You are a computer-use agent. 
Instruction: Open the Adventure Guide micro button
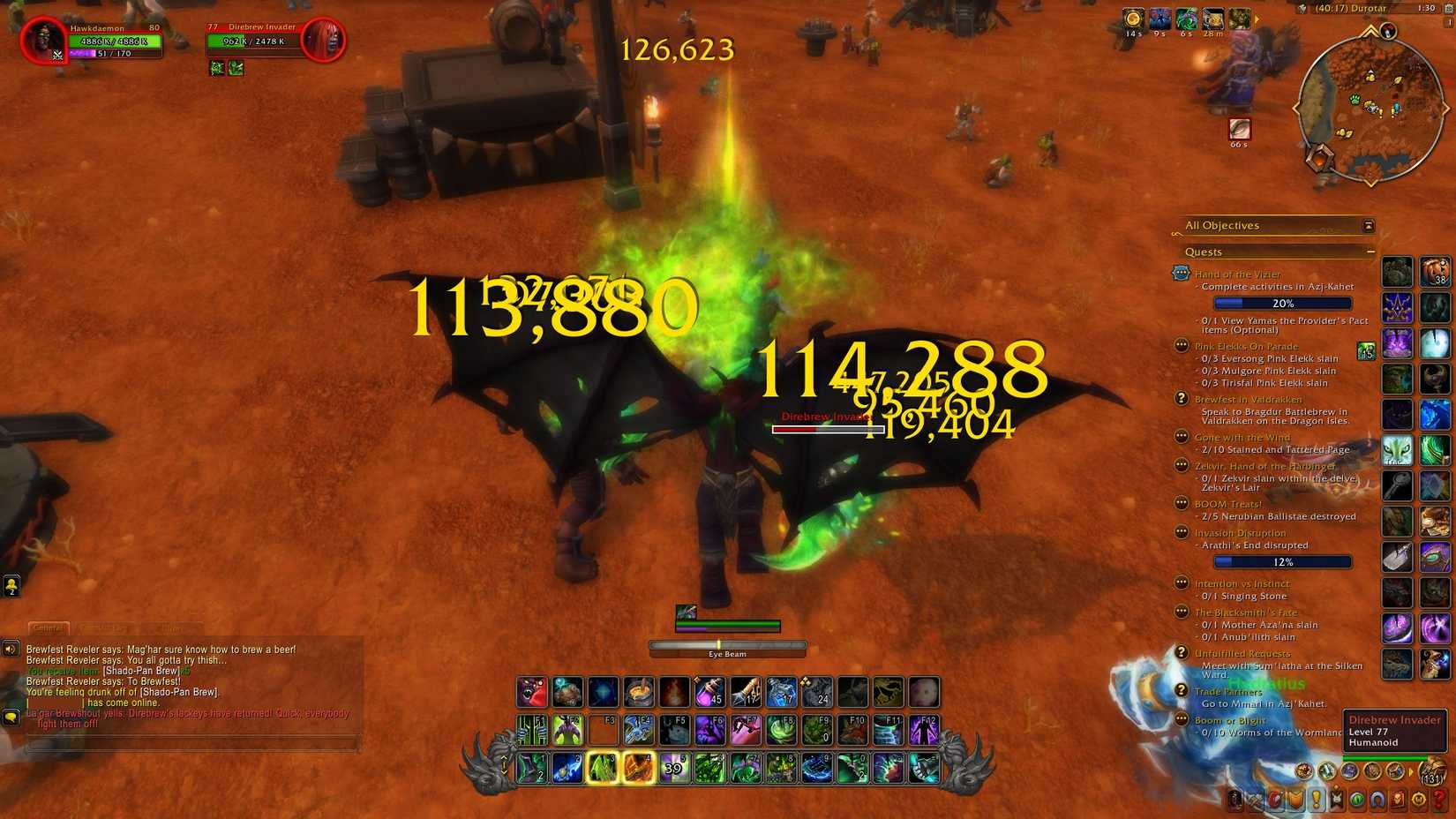point(1396,799)
